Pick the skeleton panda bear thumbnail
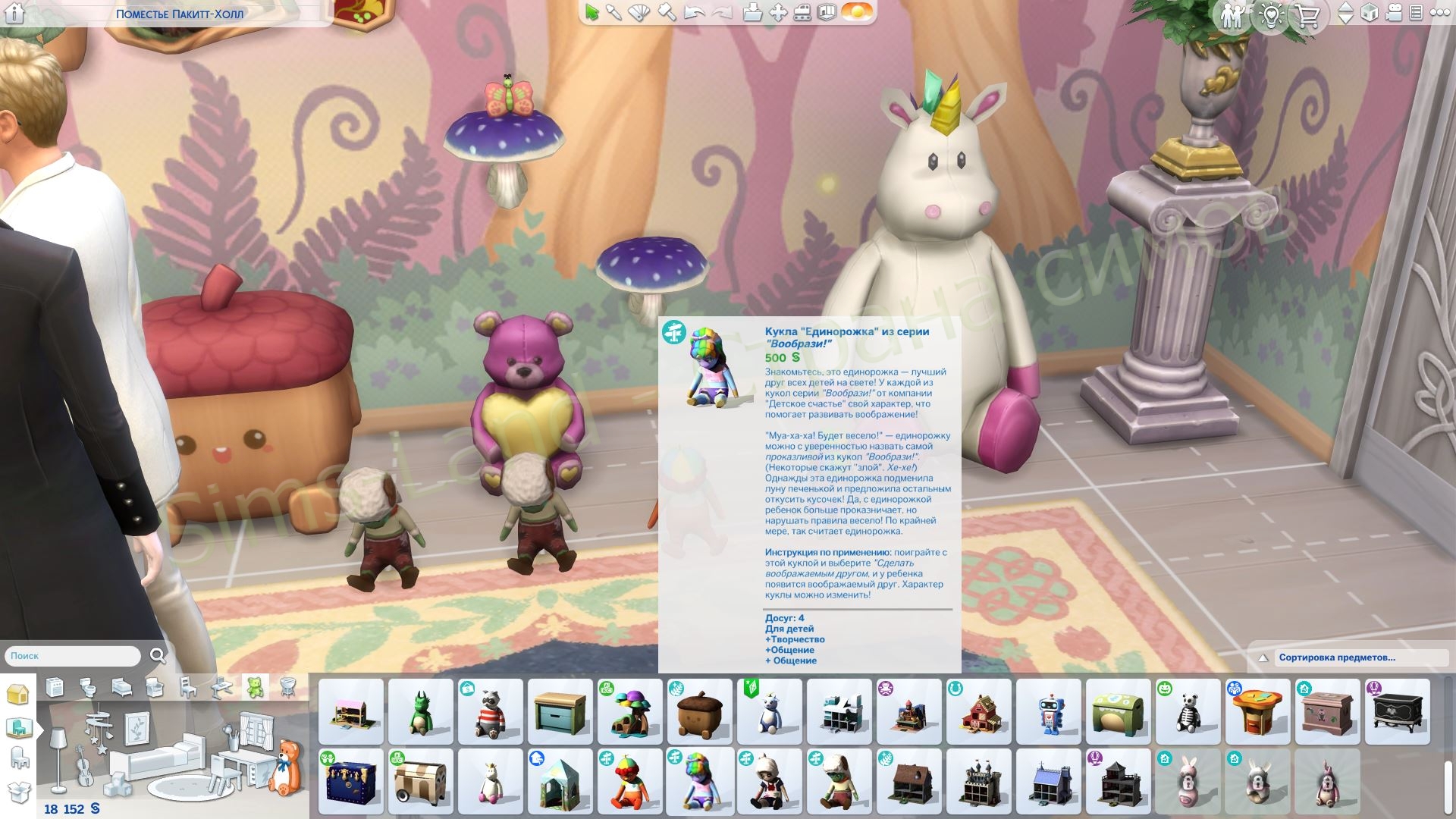1456x819 pixels. pyautogui.click(x=1188, y=711)
